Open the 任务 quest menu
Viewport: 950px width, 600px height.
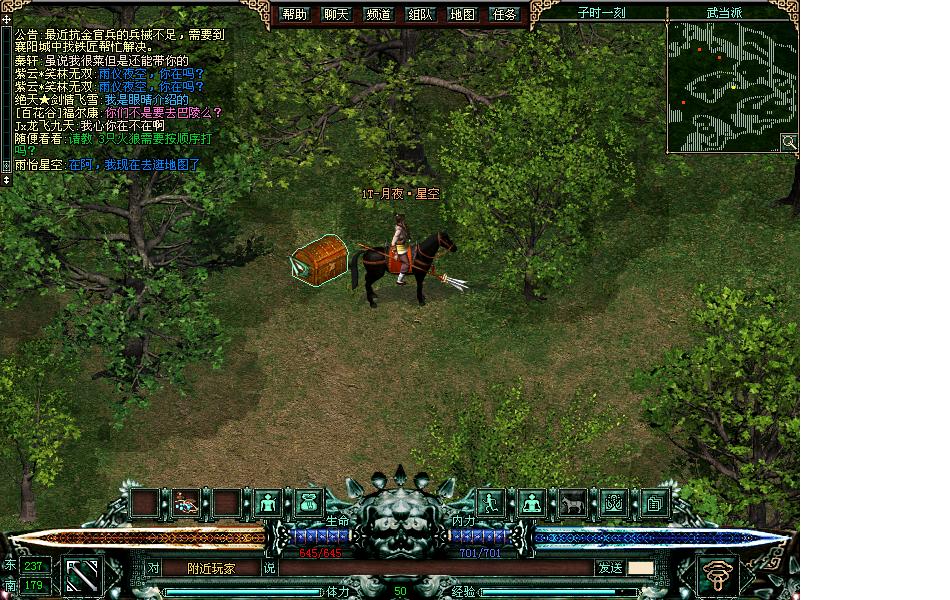pos(505,14)
